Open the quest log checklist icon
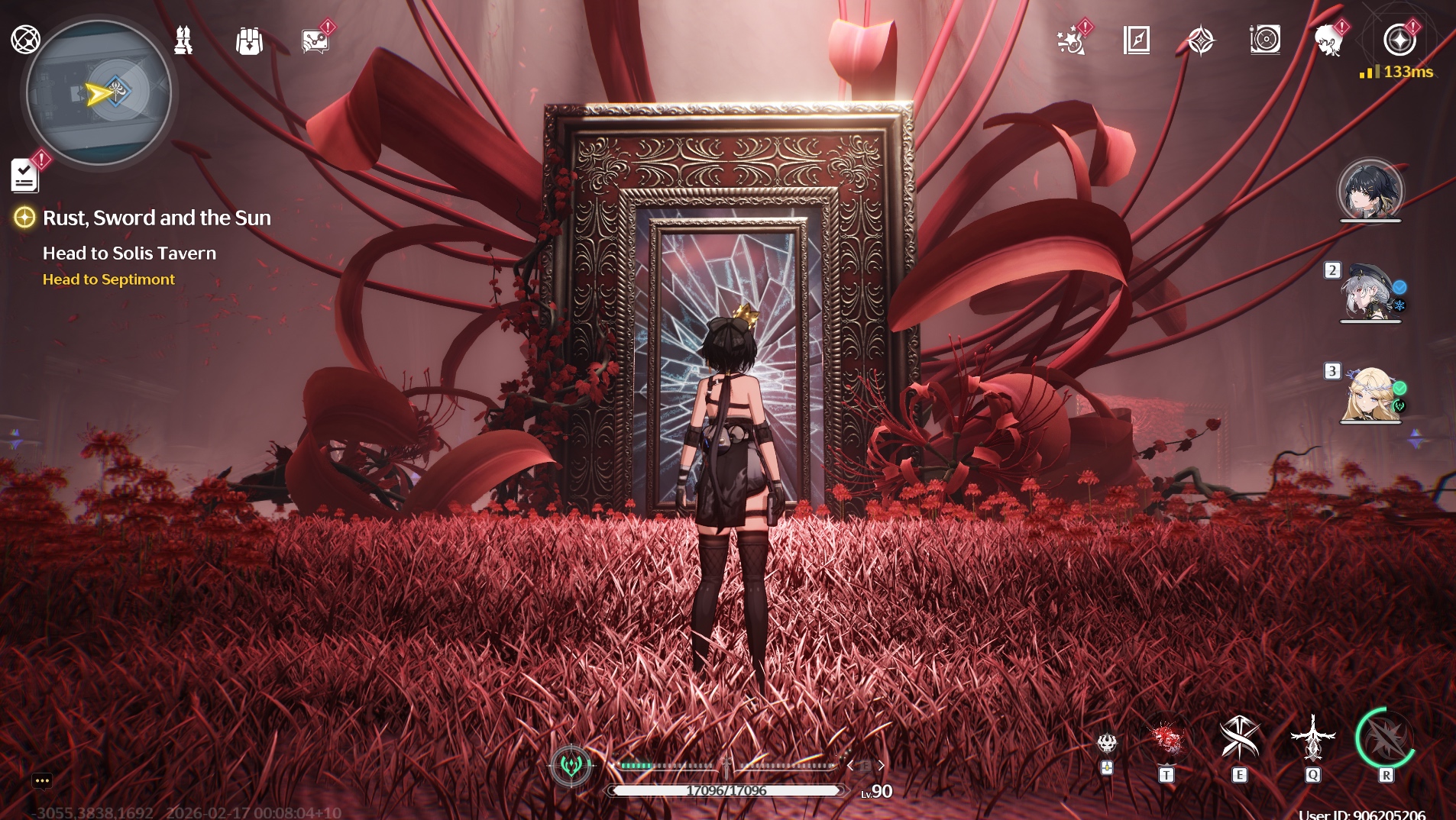The image size is (1456, 820). [x=25, y=176]
